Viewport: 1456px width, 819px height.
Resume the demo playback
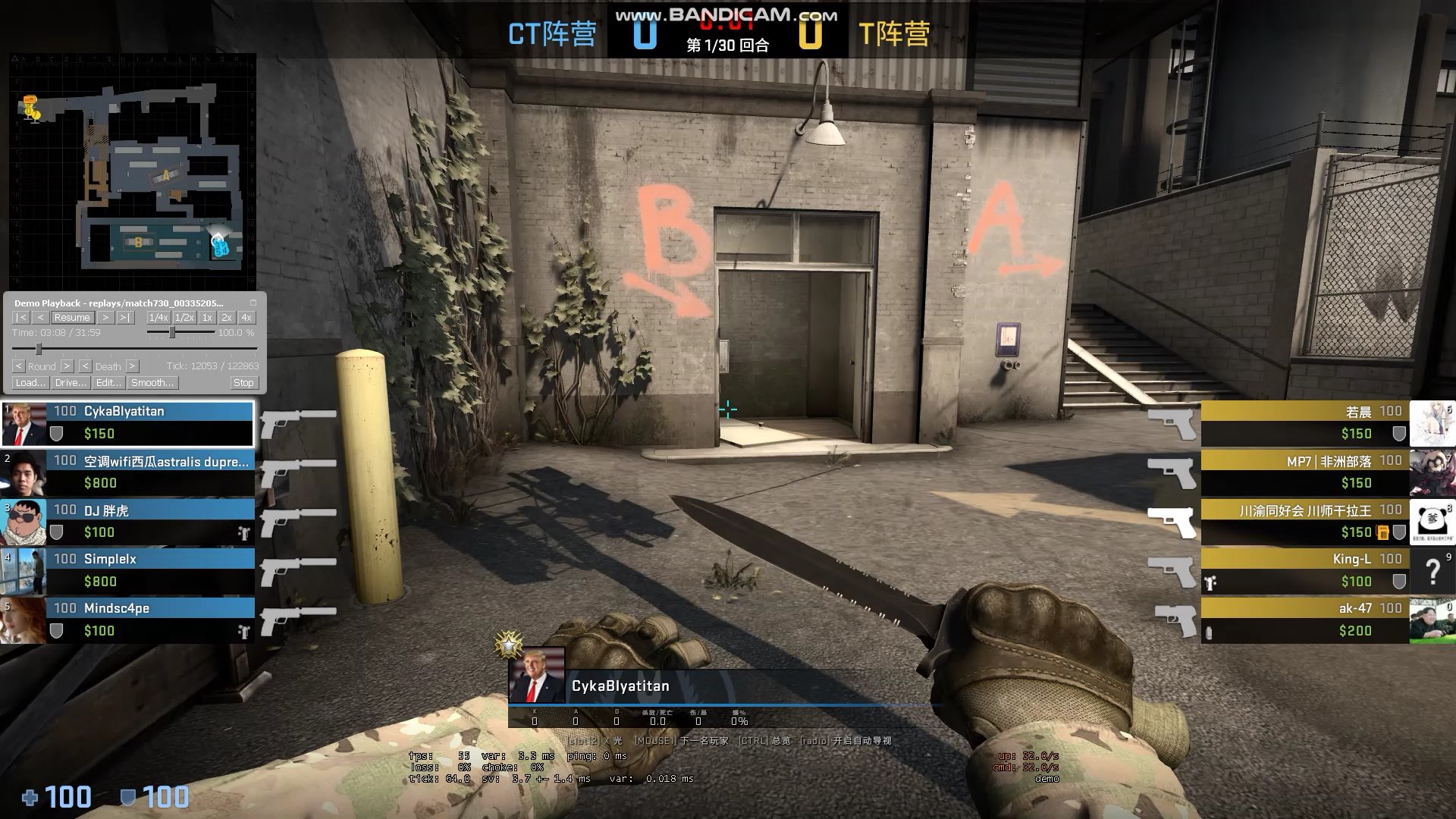72,318
